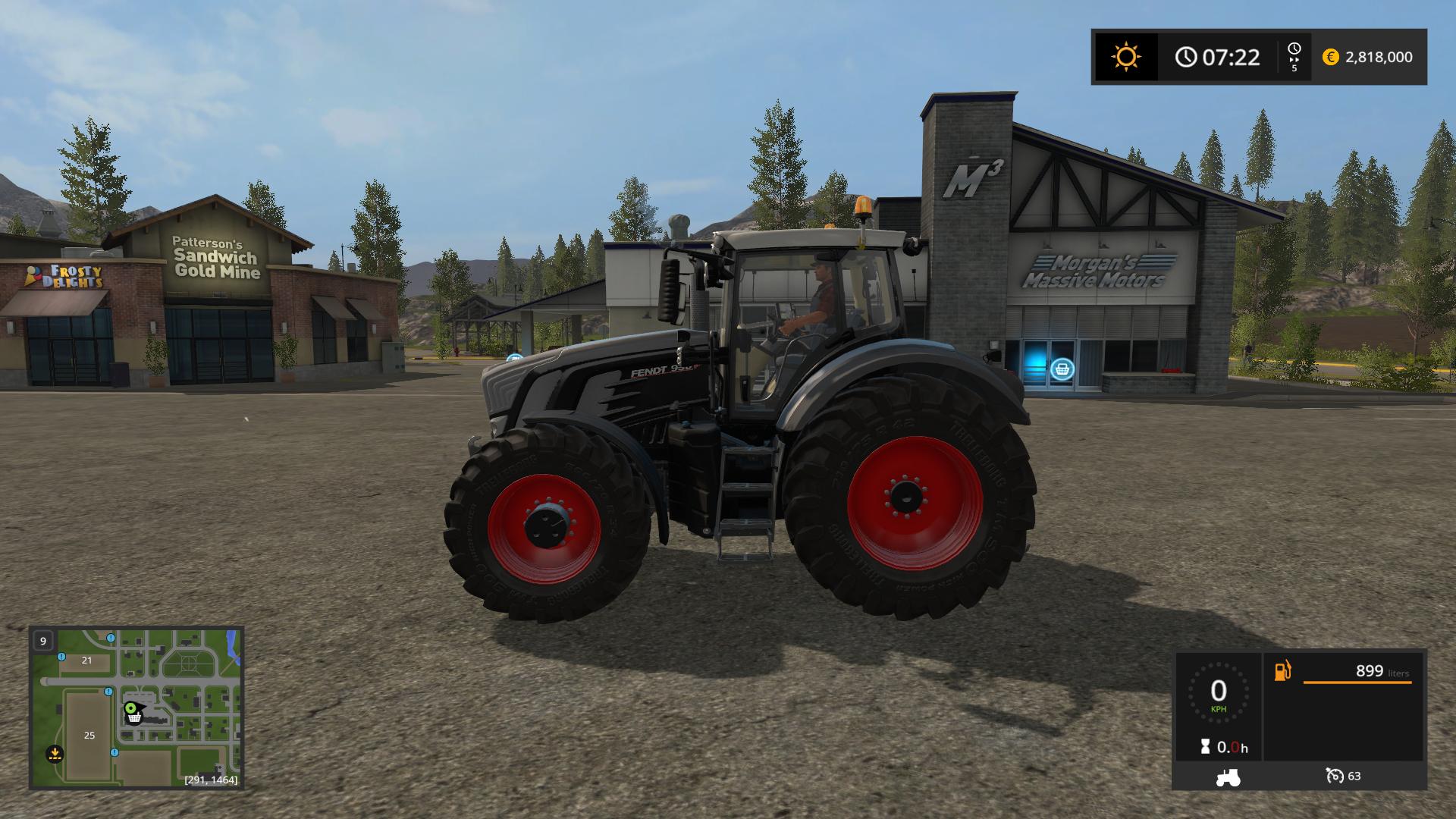
Task: Select field 21 on the minimap
Action: (86, 661)
